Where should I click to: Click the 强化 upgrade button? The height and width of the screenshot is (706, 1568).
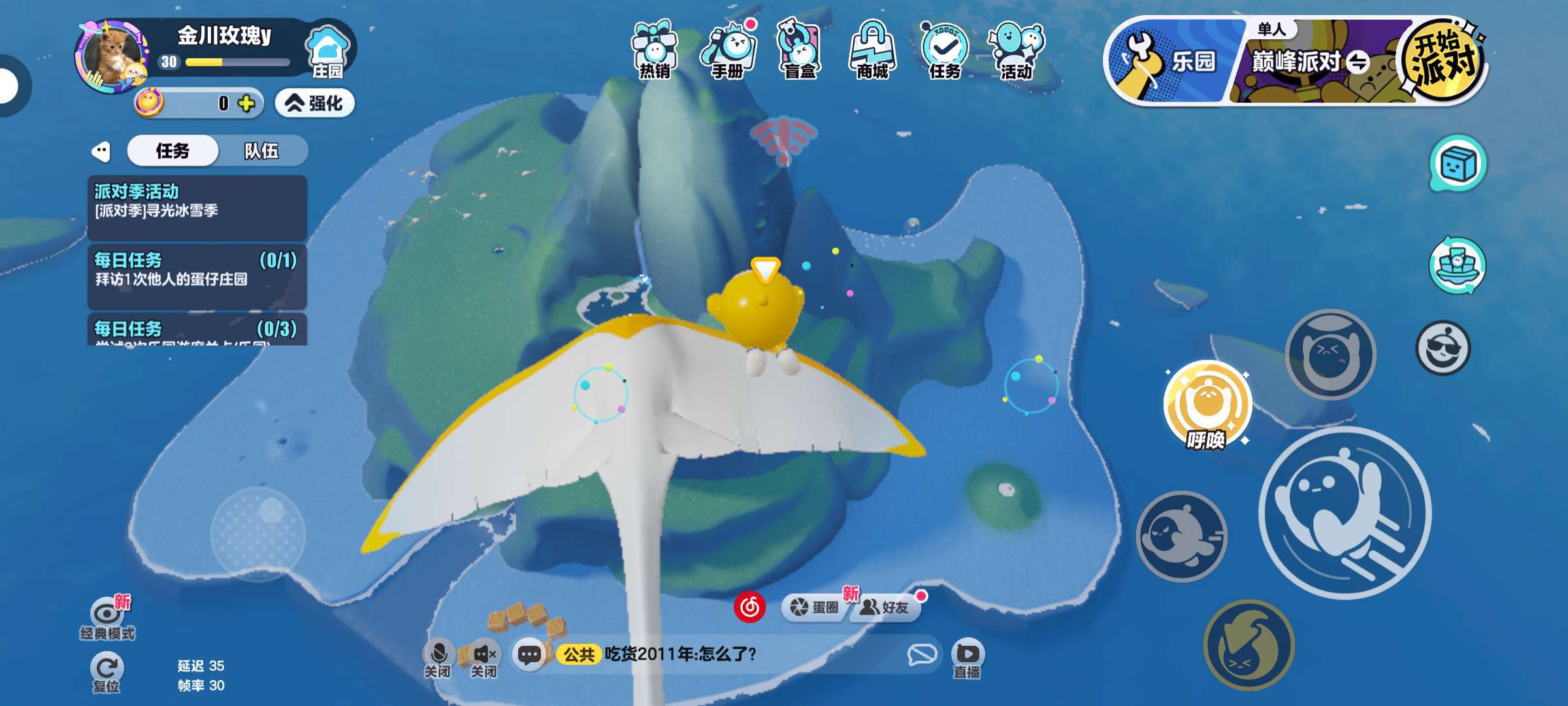click(315, 103)
